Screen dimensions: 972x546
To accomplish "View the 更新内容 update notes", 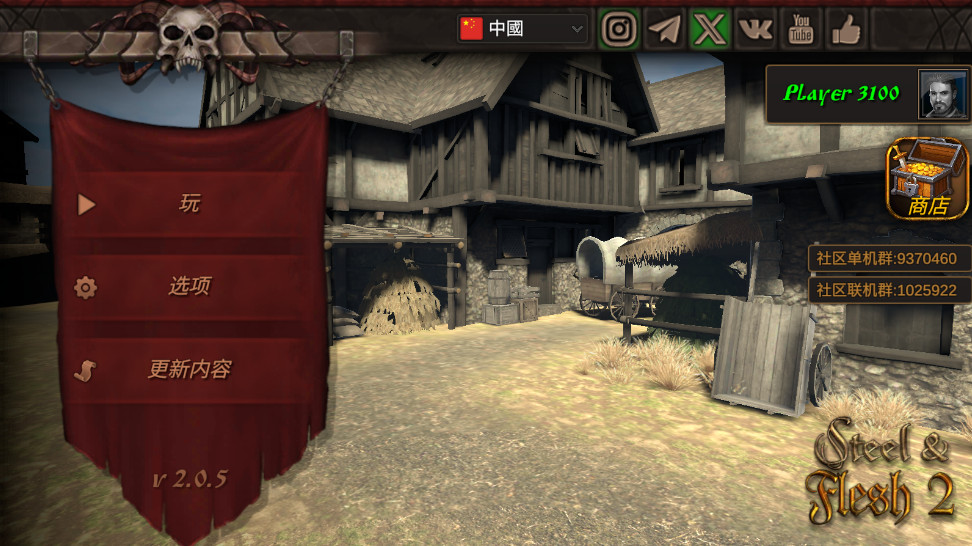I will click(x=190, y=370).
